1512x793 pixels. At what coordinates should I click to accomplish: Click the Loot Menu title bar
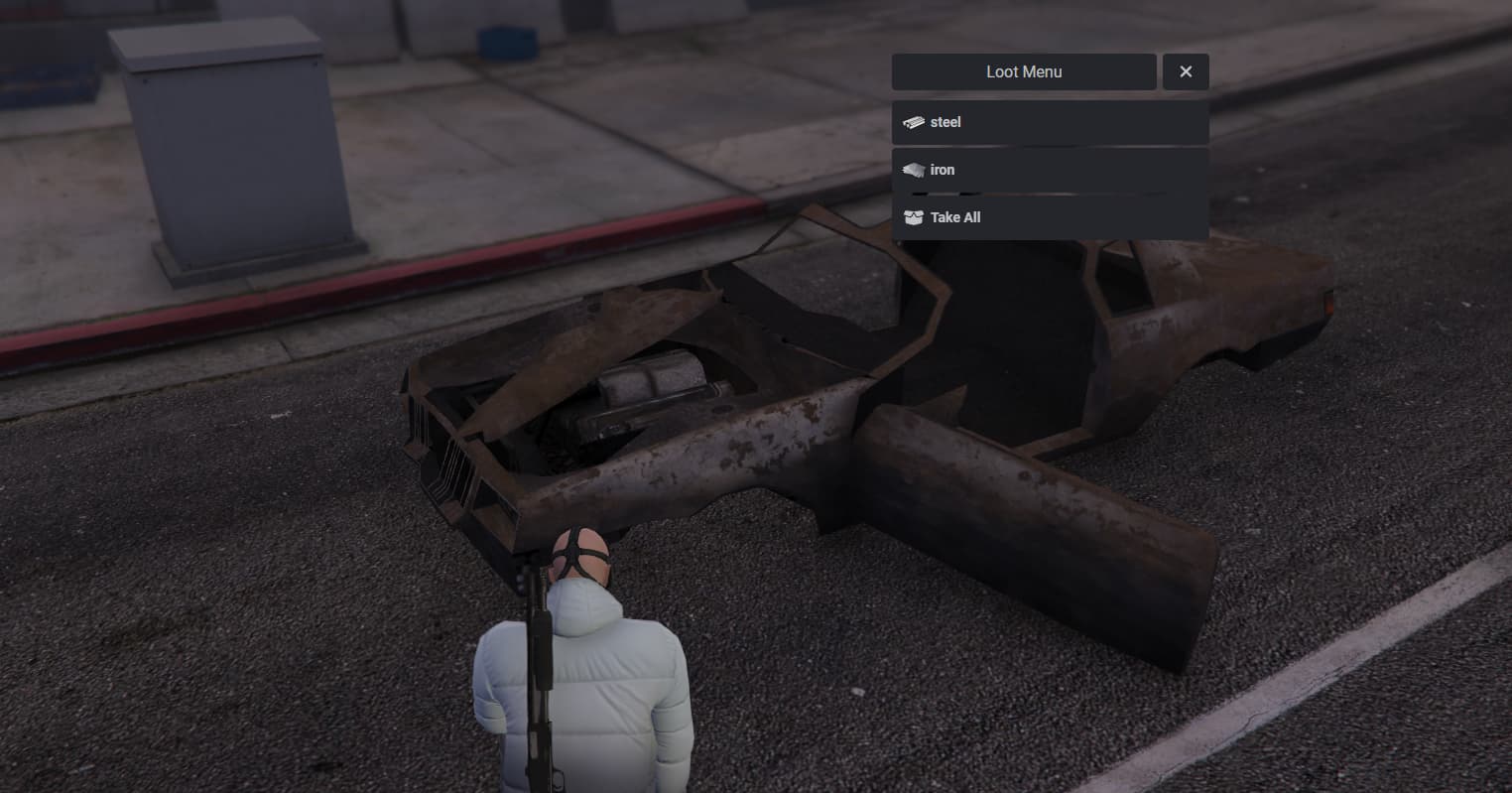1024,70
